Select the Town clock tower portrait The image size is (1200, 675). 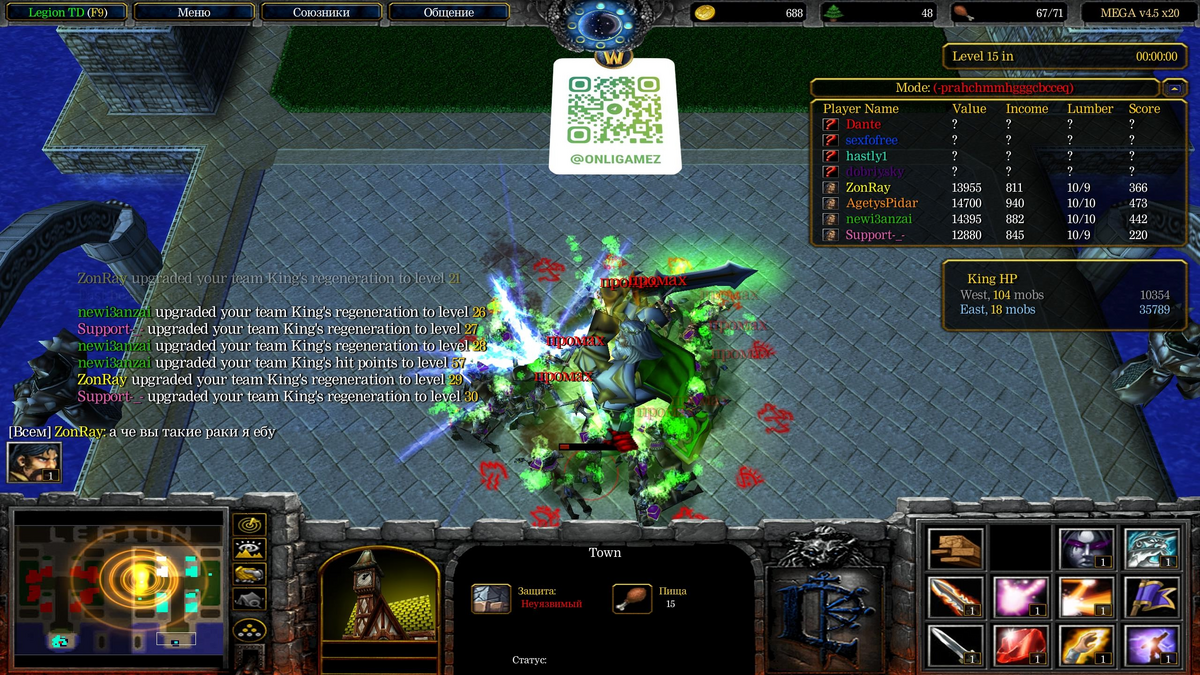(379, 599)
